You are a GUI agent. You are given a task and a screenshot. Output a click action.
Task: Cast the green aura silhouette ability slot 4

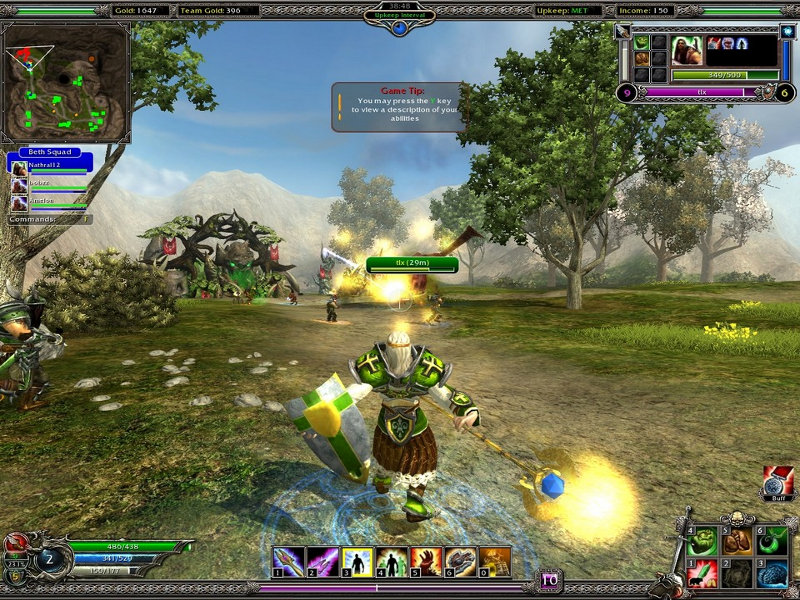(392, 561)
